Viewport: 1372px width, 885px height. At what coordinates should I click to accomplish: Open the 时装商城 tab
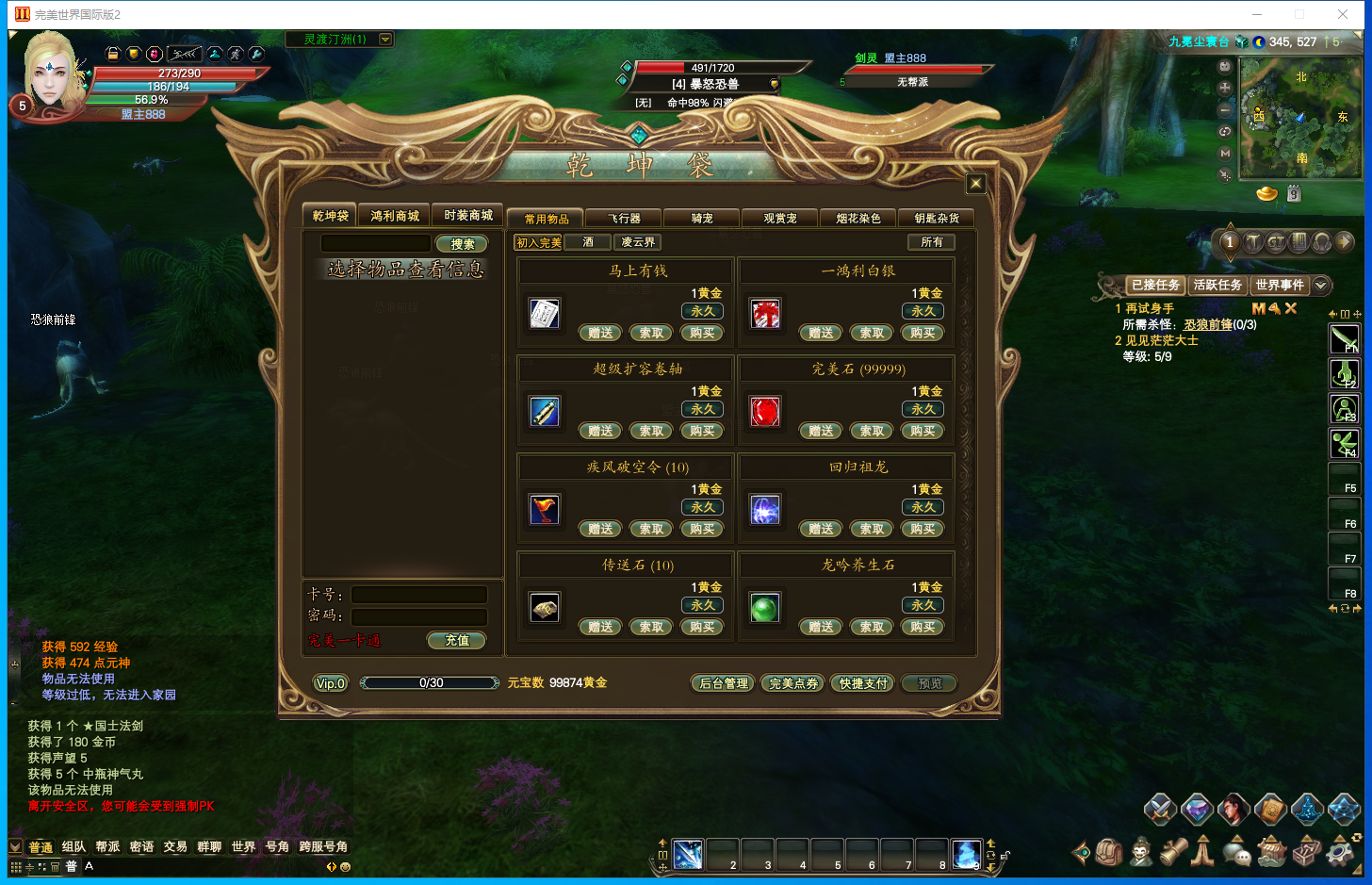click(x=468, y=216)
